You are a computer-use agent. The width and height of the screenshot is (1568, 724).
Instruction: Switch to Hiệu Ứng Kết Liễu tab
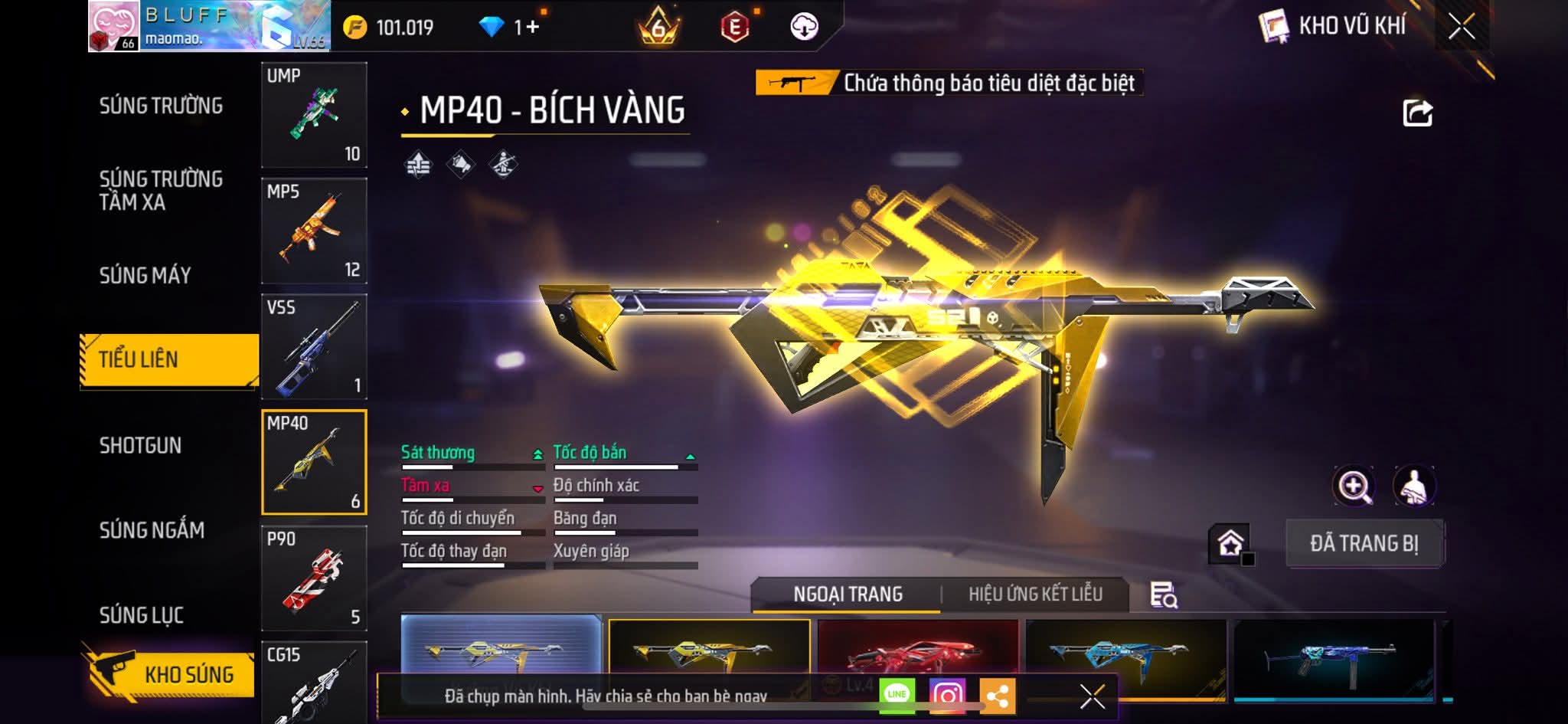(x=1035, y=594)
